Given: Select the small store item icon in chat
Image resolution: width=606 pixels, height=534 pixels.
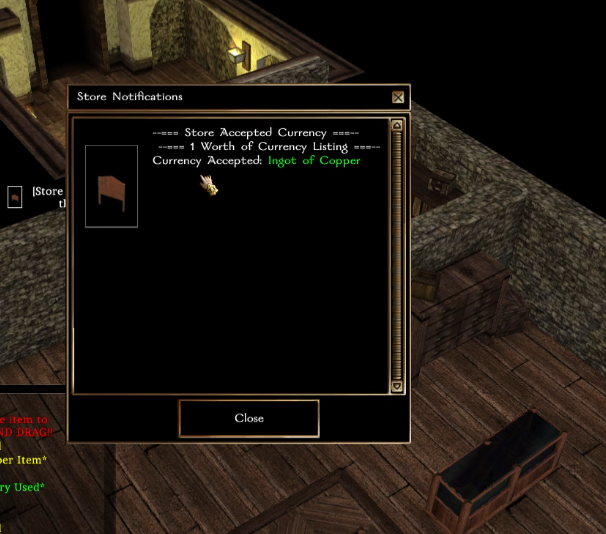Looking at the screenshot, I should pos(15,197).
